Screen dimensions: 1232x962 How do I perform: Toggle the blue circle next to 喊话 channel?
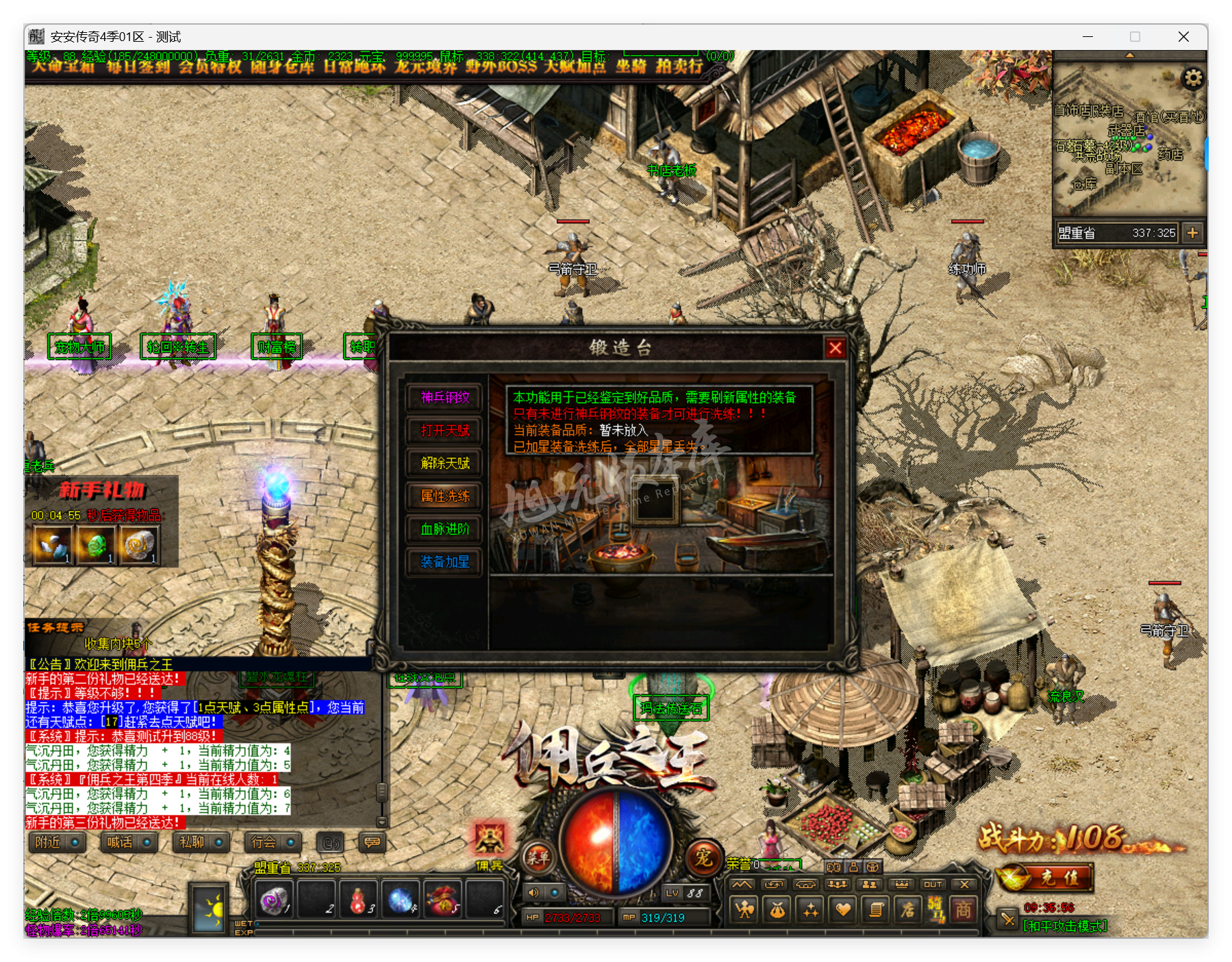tap(147, 844)
